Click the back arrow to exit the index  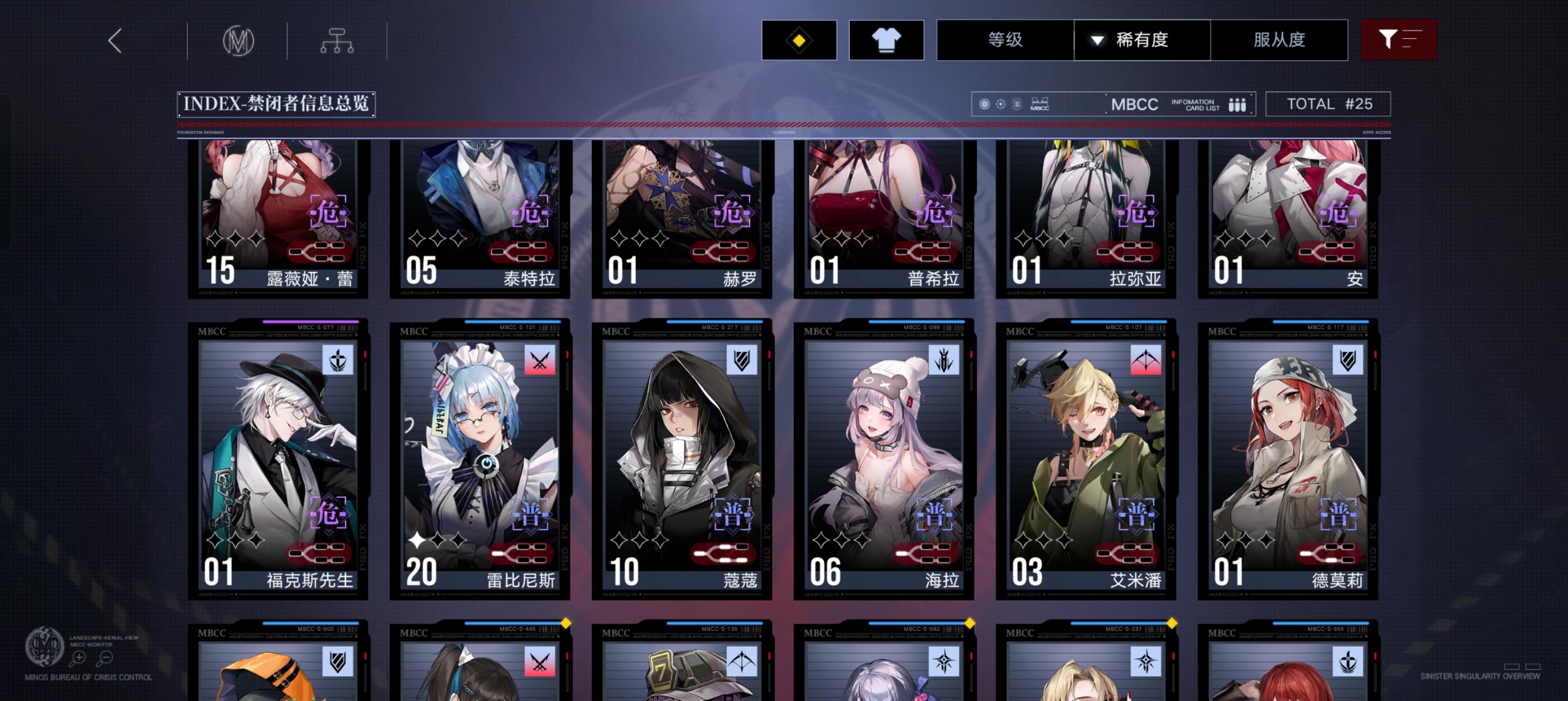pyautogui.click(x=113, y=40)
